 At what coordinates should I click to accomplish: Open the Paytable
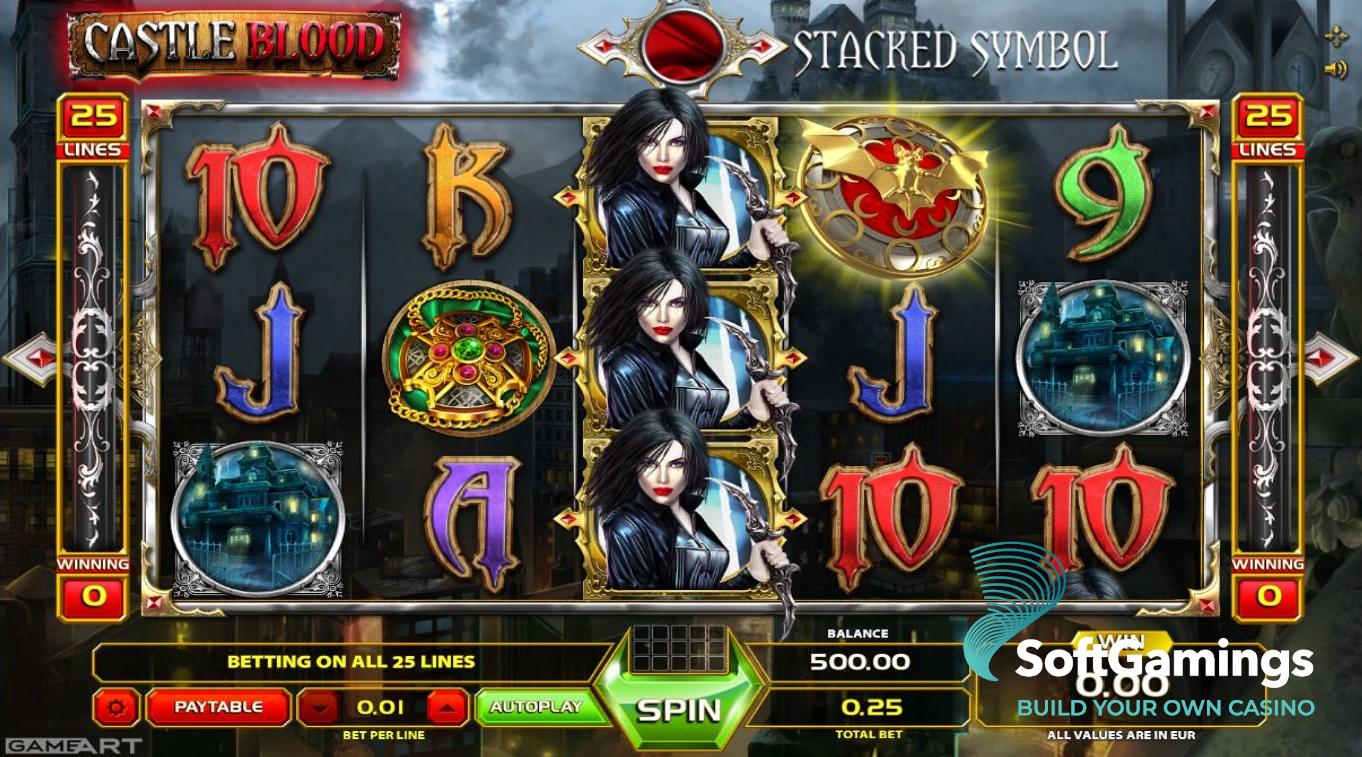click(x=218, y=707)
